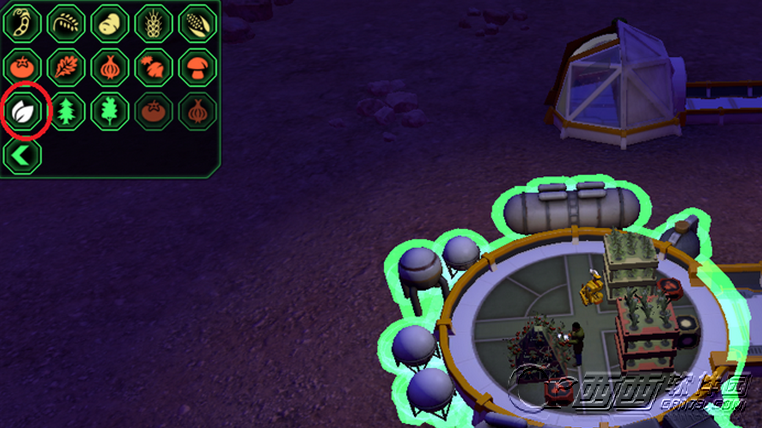The width and height of the screenshot is (762, 428).
Task: Select the bean pod crop icon
Action: click(x=21, y=21)
